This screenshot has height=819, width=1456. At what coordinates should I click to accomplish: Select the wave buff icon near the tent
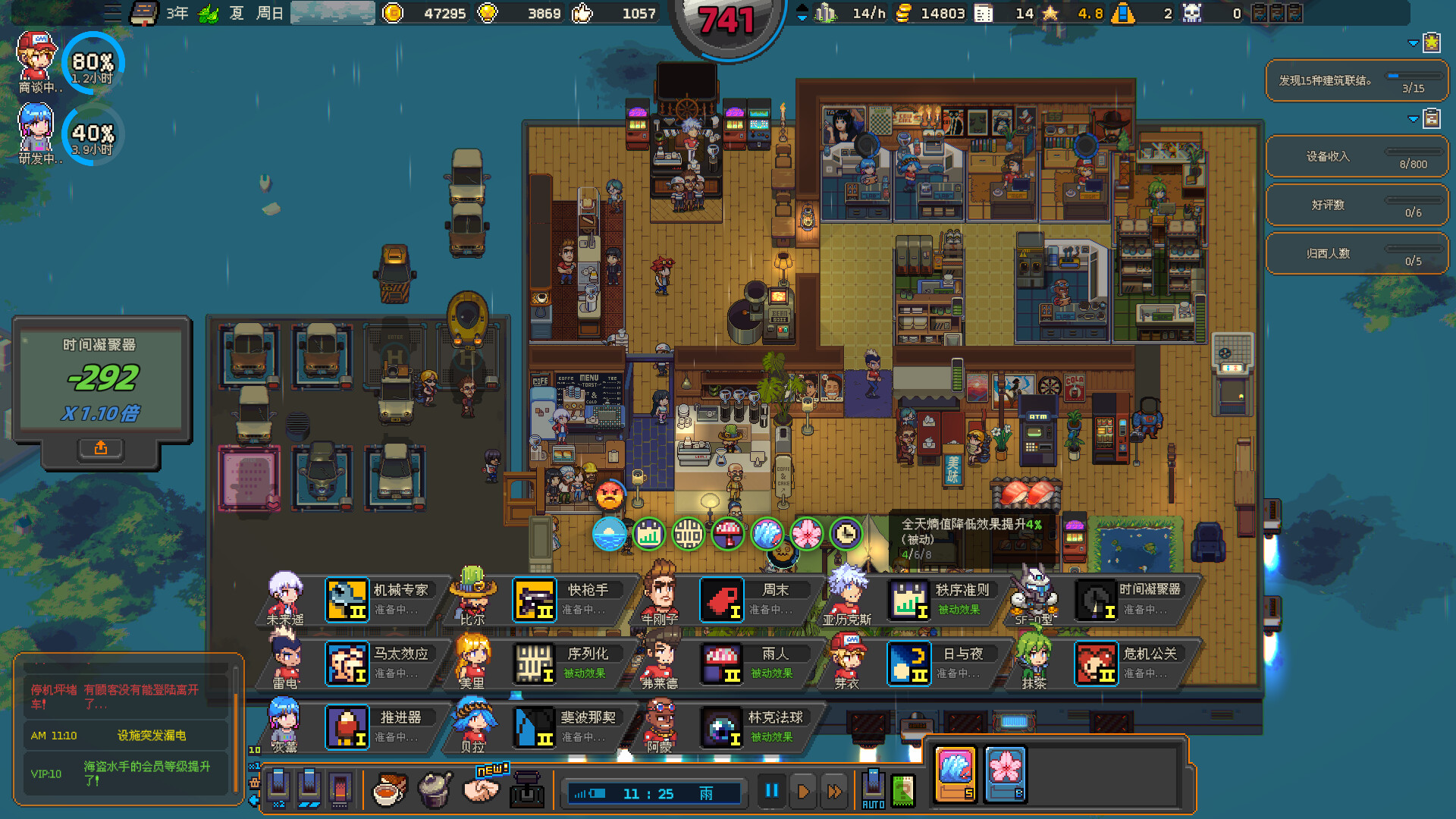click(768, 534)
